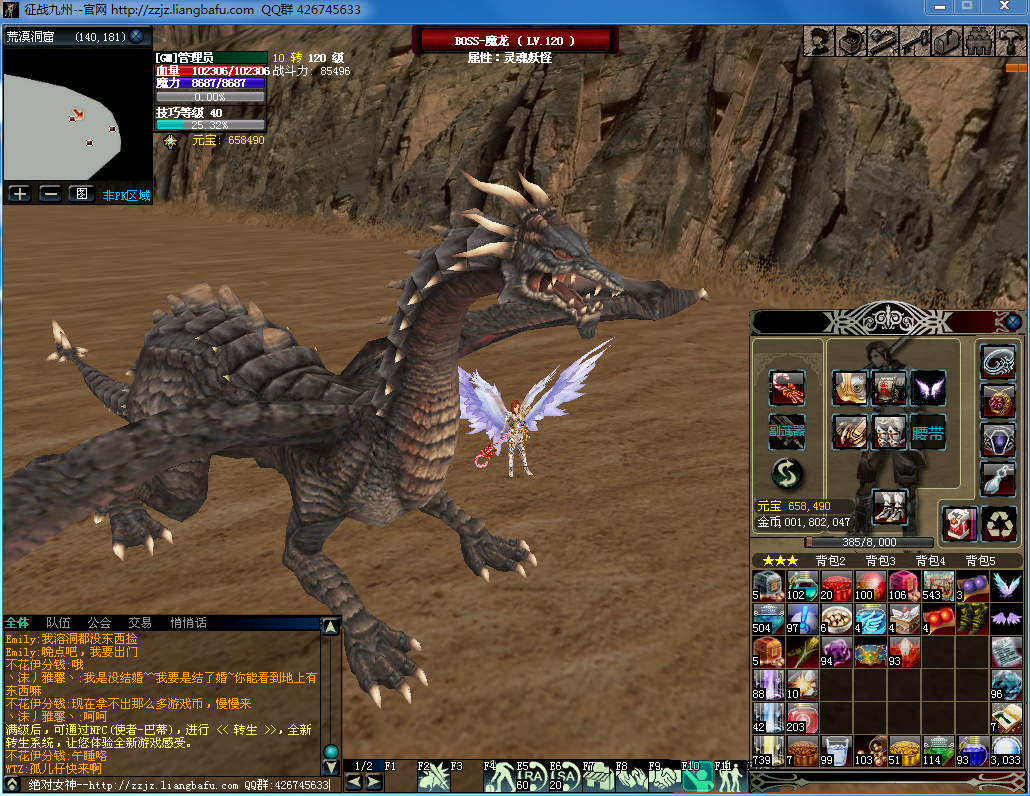Open the 公会 guild chat tab
Screen dimensions: 1030x796
click(x=99, y=623)
